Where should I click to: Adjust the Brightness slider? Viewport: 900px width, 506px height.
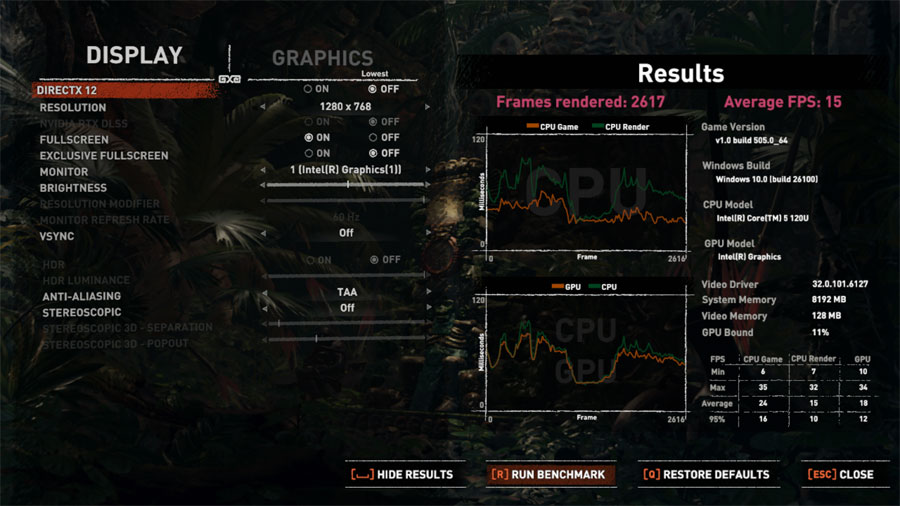pyautogui.click(x=346, y=185)
